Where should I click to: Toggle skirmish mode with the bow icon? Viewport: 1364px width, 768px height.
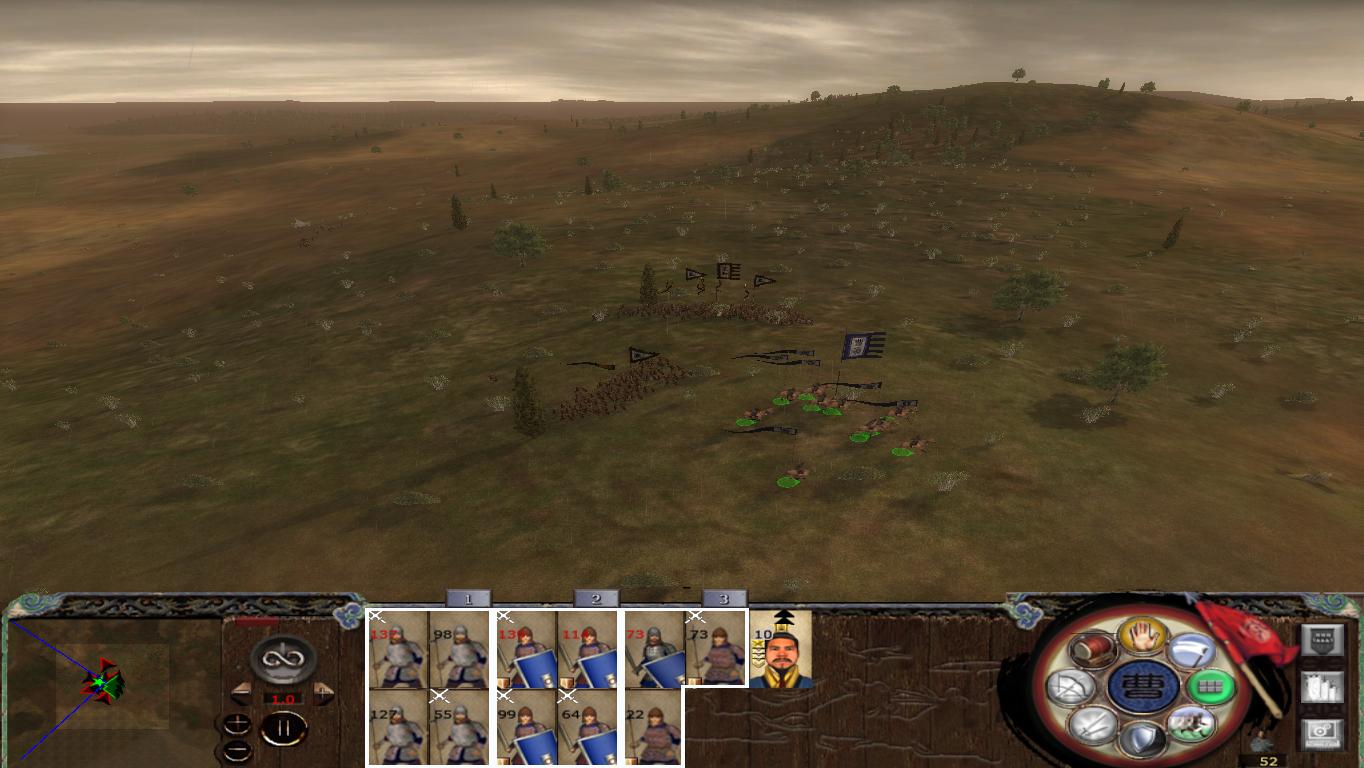pyautogui.click(x=1071, y=685)
